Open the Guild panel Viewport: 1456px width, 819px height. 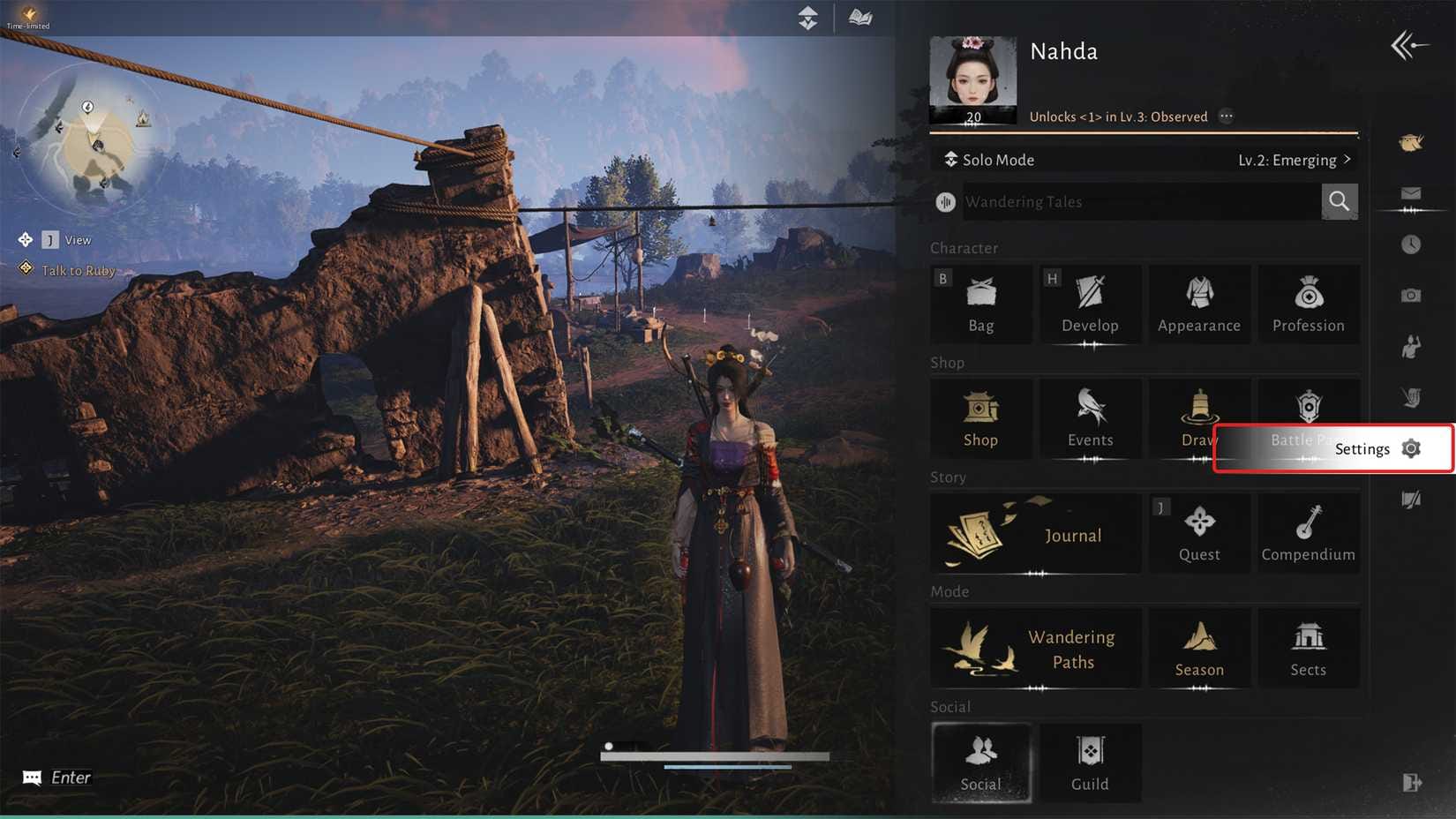coord(1090,763)
